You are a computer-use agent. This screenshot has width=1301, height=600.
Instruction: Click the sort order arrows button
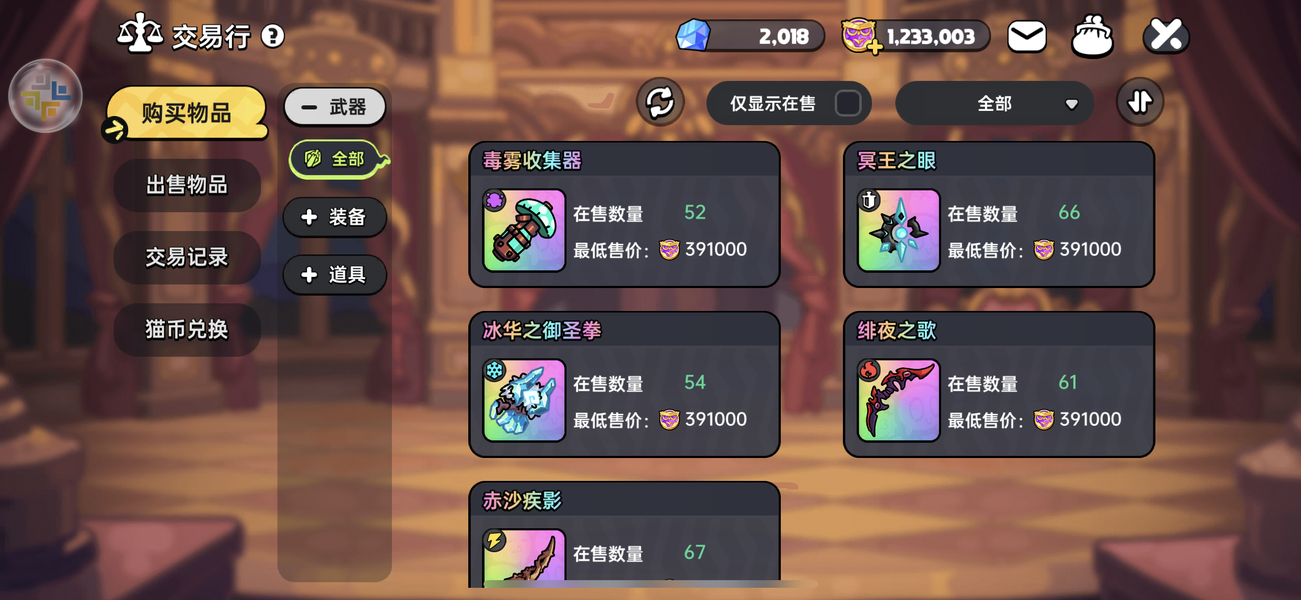click(1140, 102)
